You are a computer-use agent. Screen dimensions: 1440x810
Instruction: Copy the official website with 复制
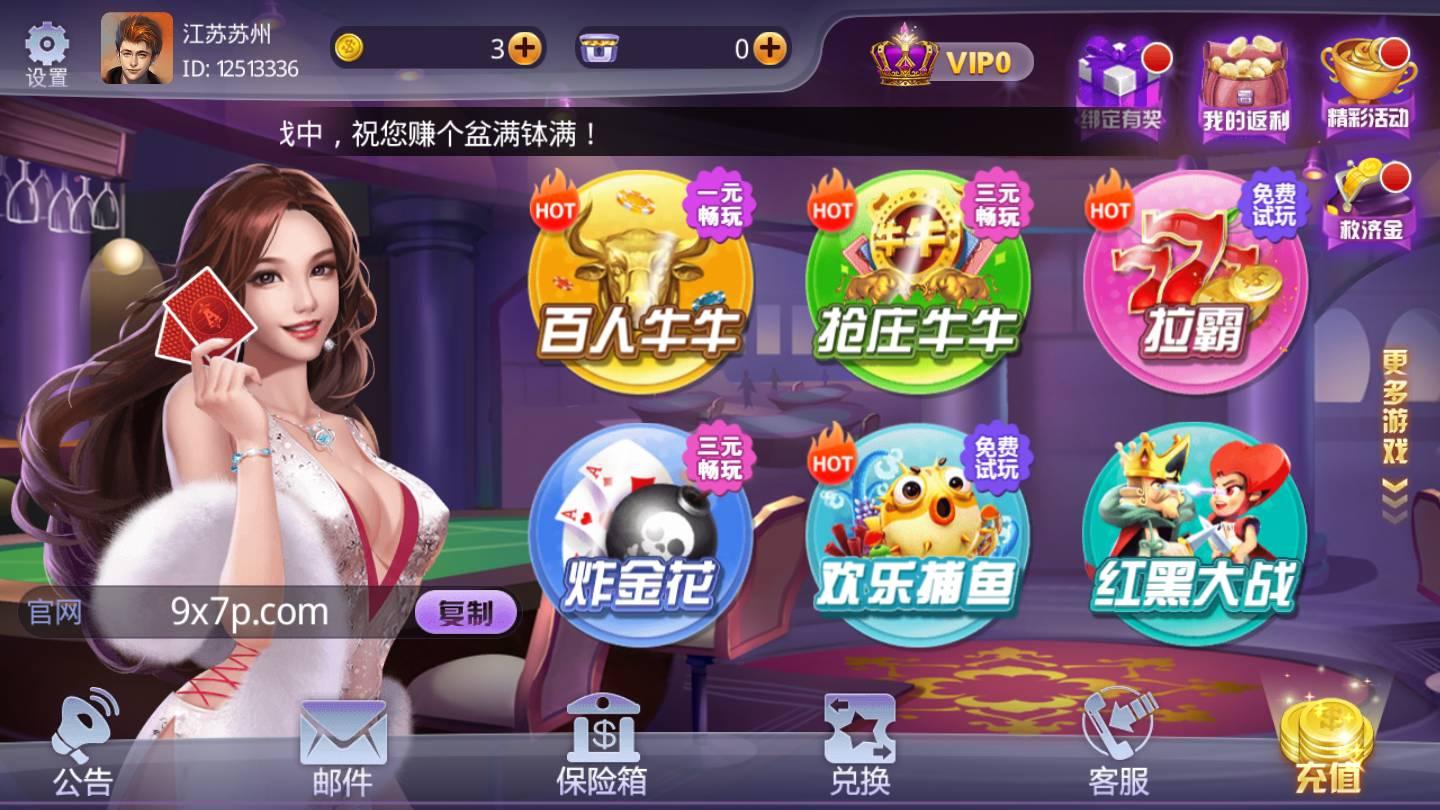coord(466,615)
